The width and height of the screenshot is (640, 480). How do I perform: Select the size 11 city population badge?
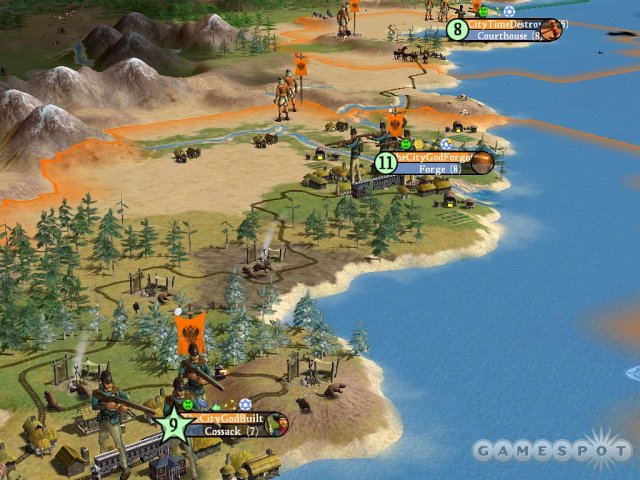pyautogui.click(x=386, y=162)
